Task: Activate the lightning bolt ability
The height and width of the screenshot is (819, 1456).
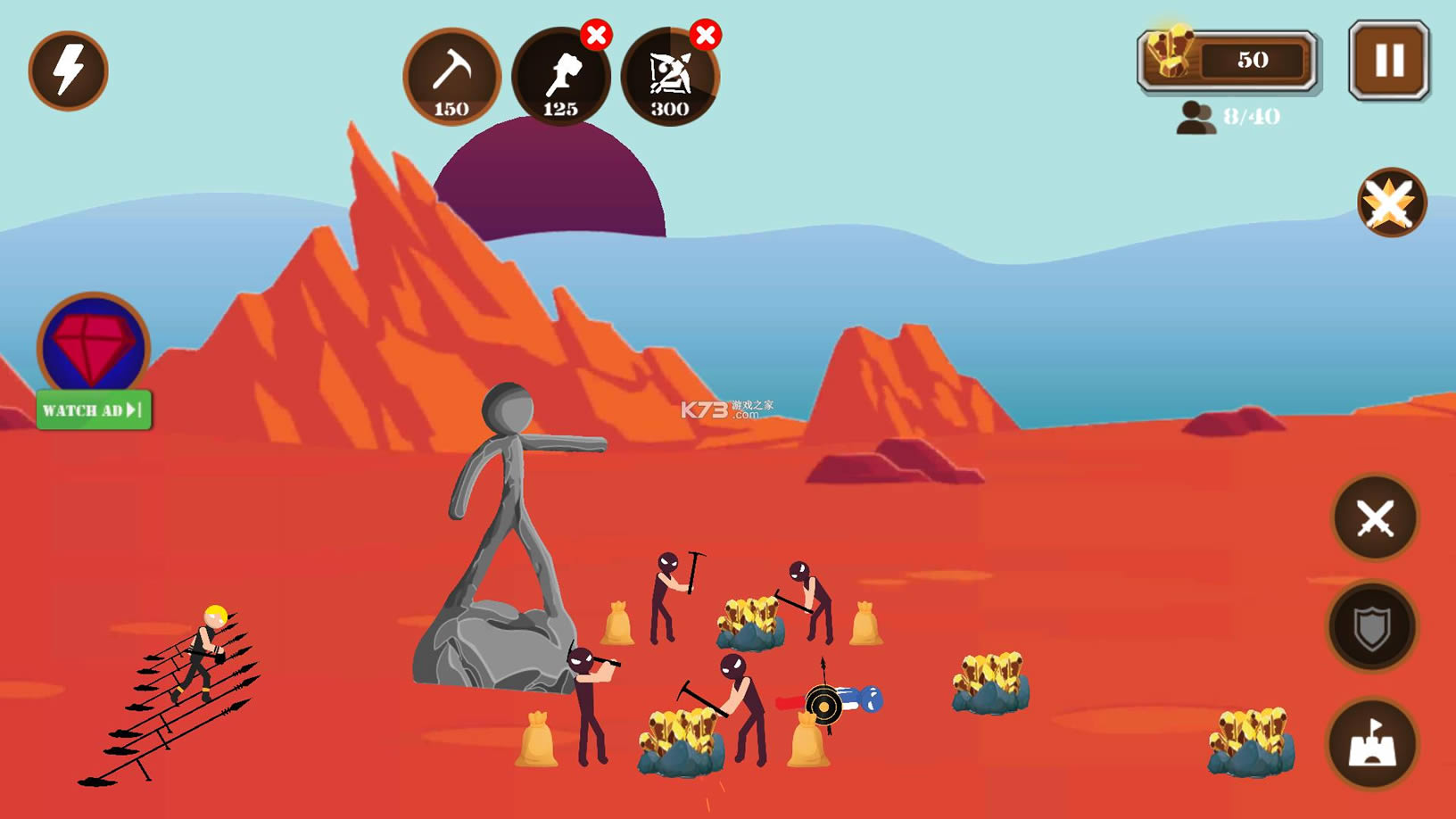Action: (x=68, y=70)
